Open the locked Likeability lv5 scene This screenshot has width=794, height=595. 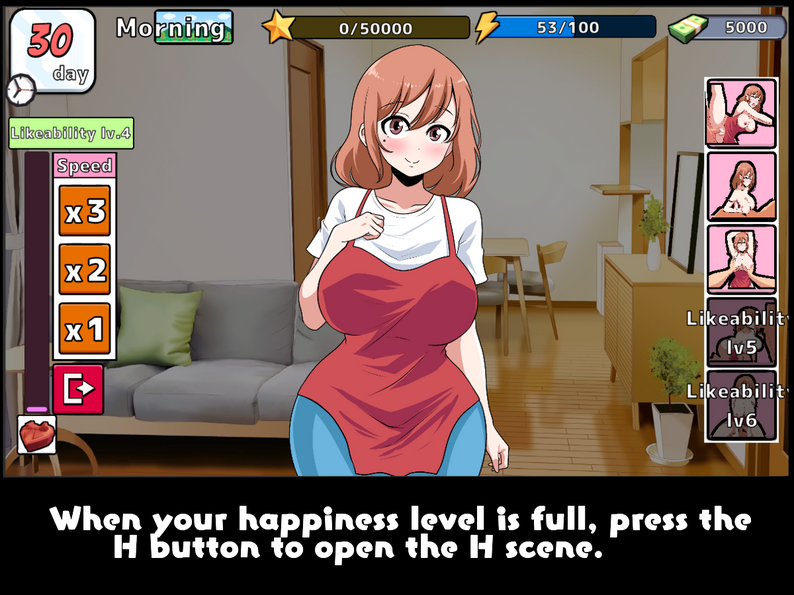pyautogui.click(x=741, y=332)
